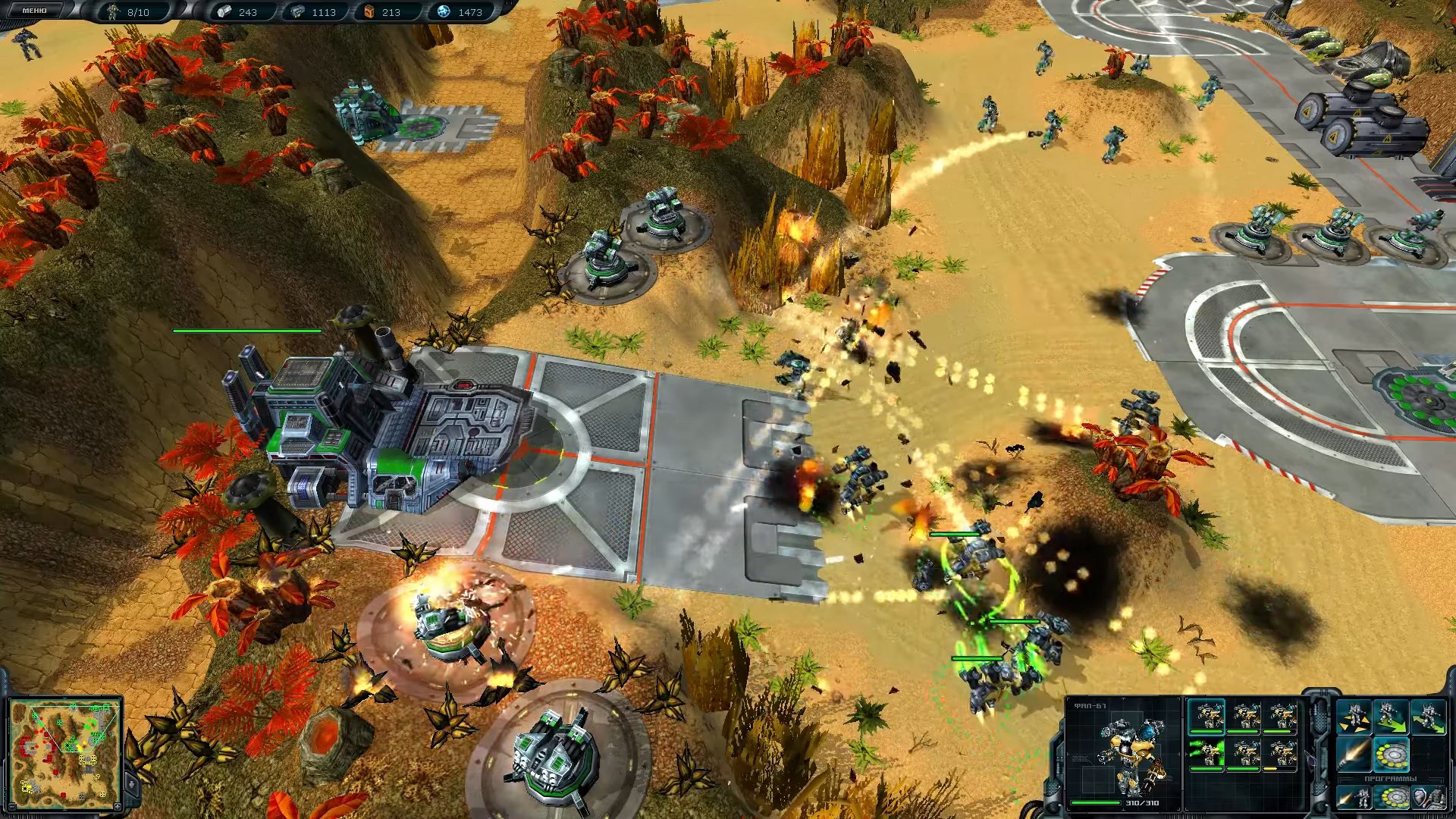The height and width of the screenshot is (819, 1456).
Task: Use the highlighted landing pad ability icon
Action: (1391, 755)
